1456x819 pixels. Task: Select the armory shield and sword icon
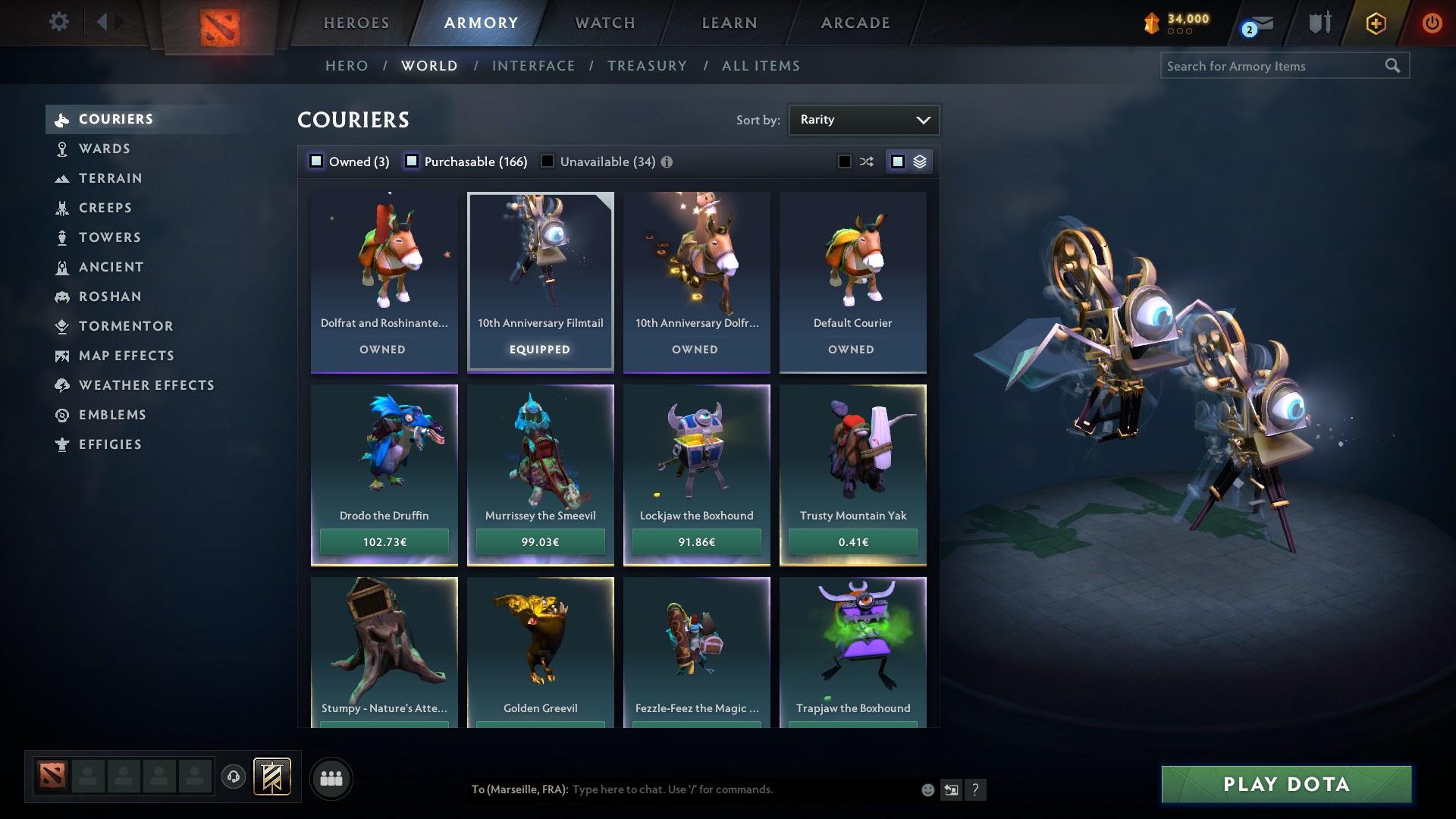click(x=1318, y=23)
